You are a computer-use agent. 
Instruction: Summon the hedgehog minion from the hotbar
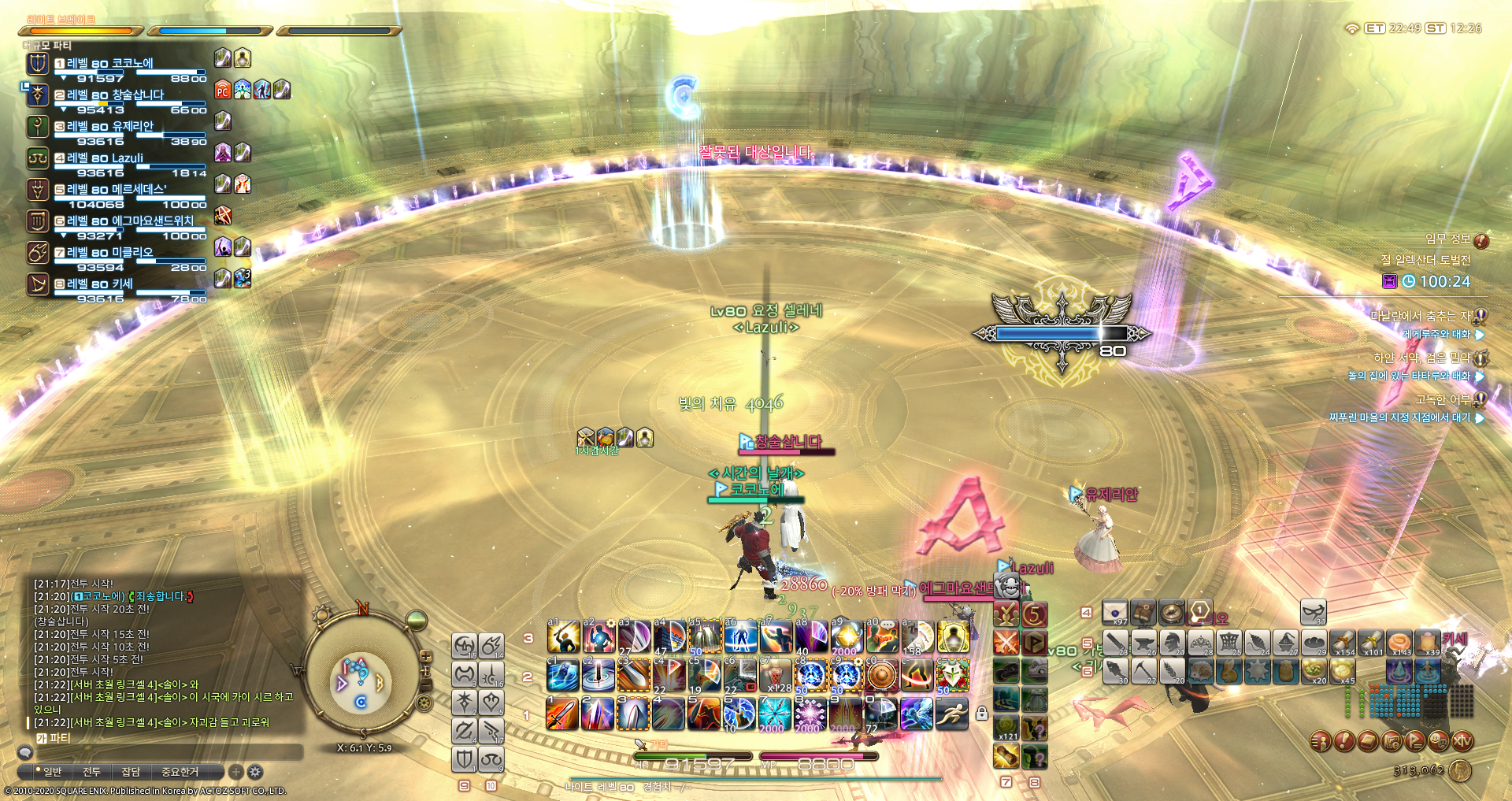(1201, 671)
